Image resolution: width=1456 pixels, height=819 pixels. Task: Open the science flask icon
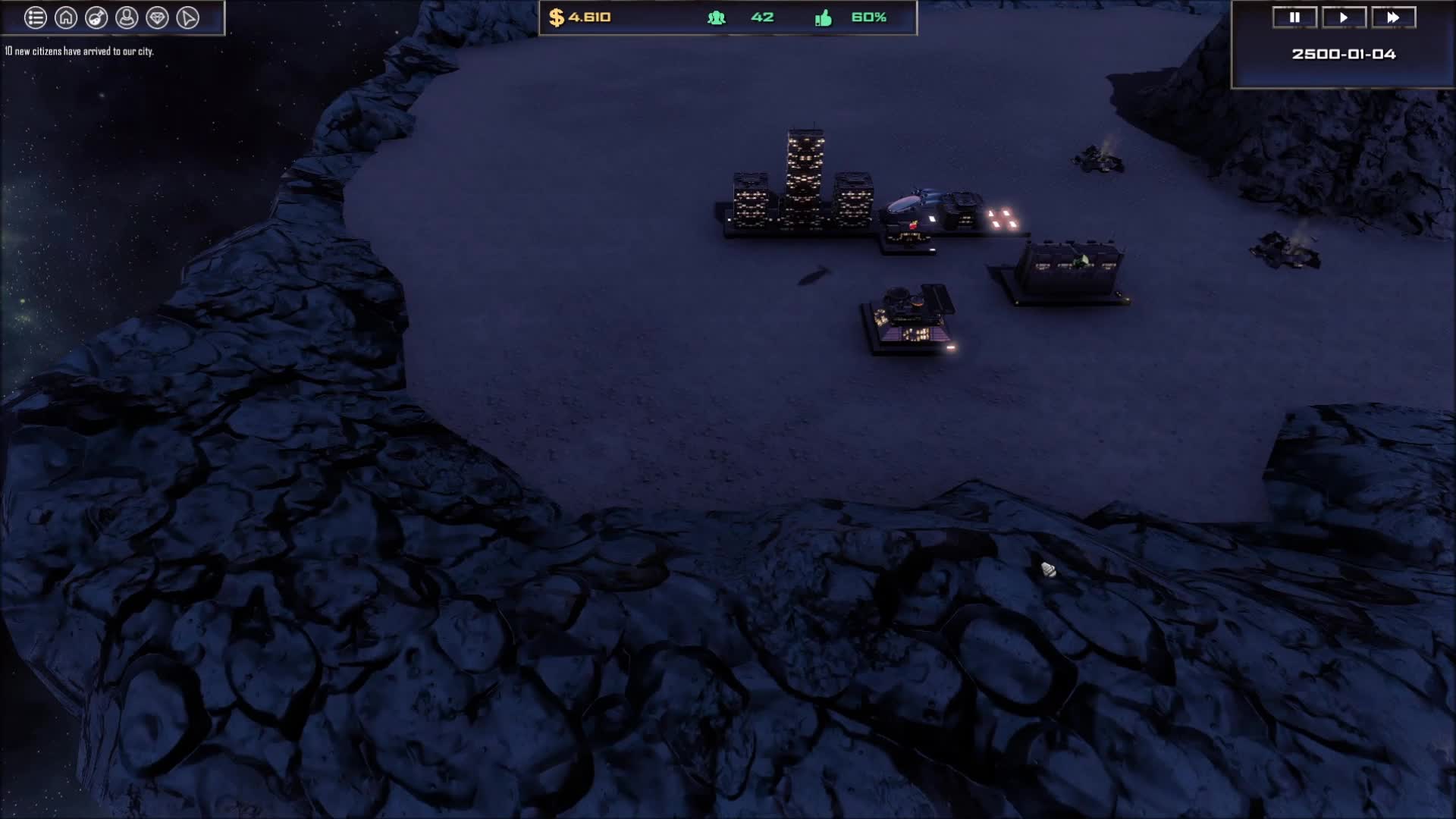click(x=95, y=17)
